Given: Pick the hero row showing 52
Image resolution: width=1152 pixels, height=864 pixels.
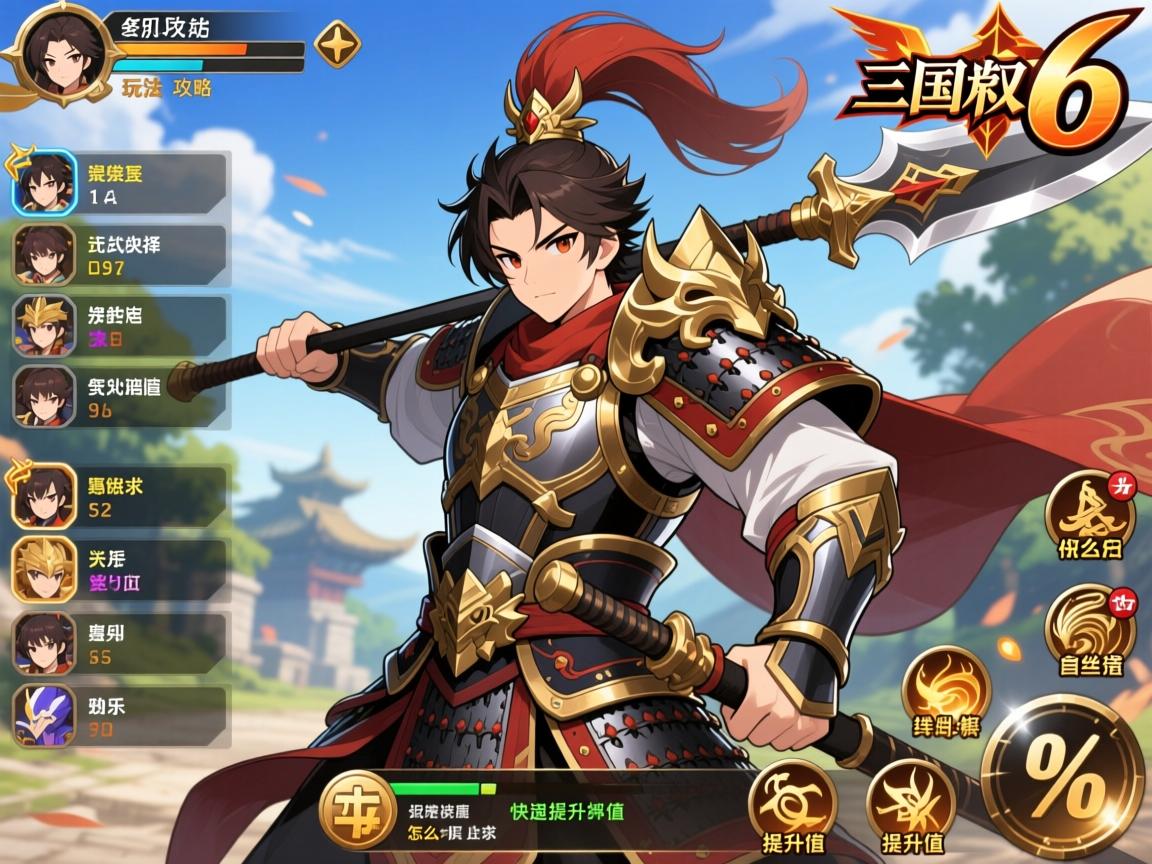Looking at the screenshot, I should tap(120, 497).
